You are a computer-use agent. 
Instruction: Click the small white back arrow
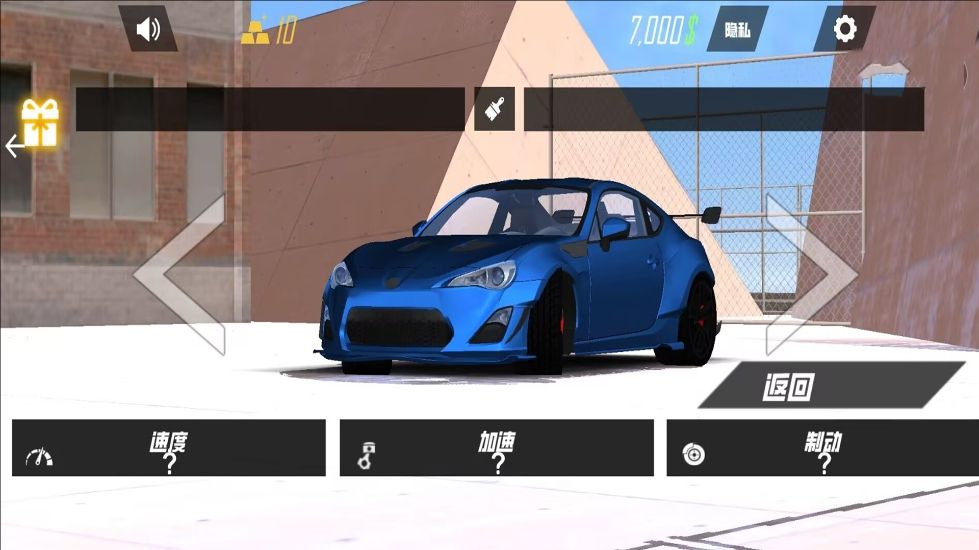13,147
